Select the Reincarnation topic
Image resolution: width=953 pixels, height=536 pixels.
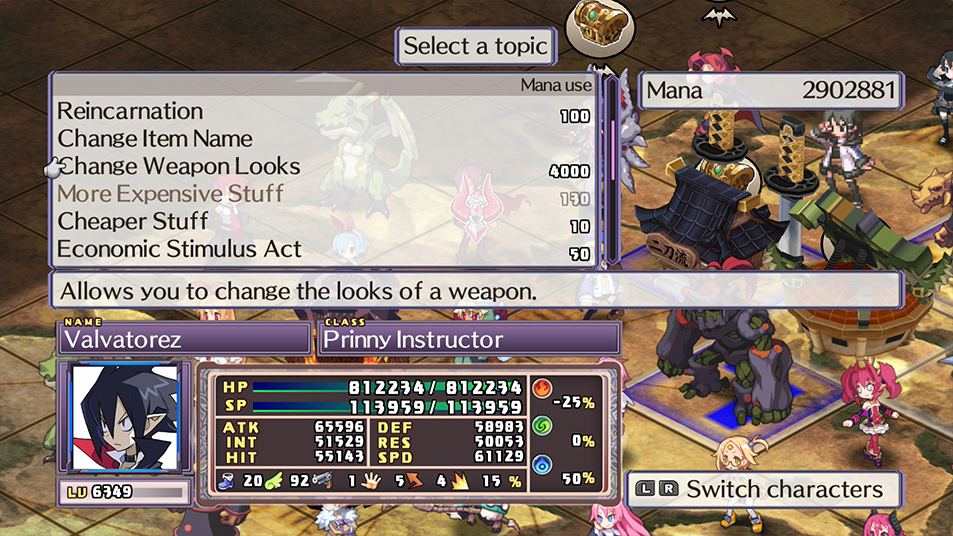pos(130,111)
